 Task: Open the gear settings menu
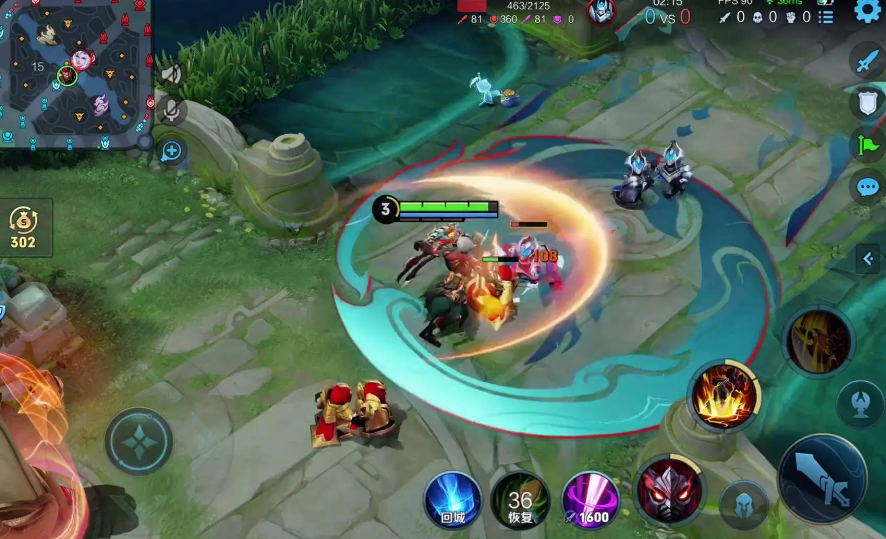pyautogui.click(x=867, y=11)
